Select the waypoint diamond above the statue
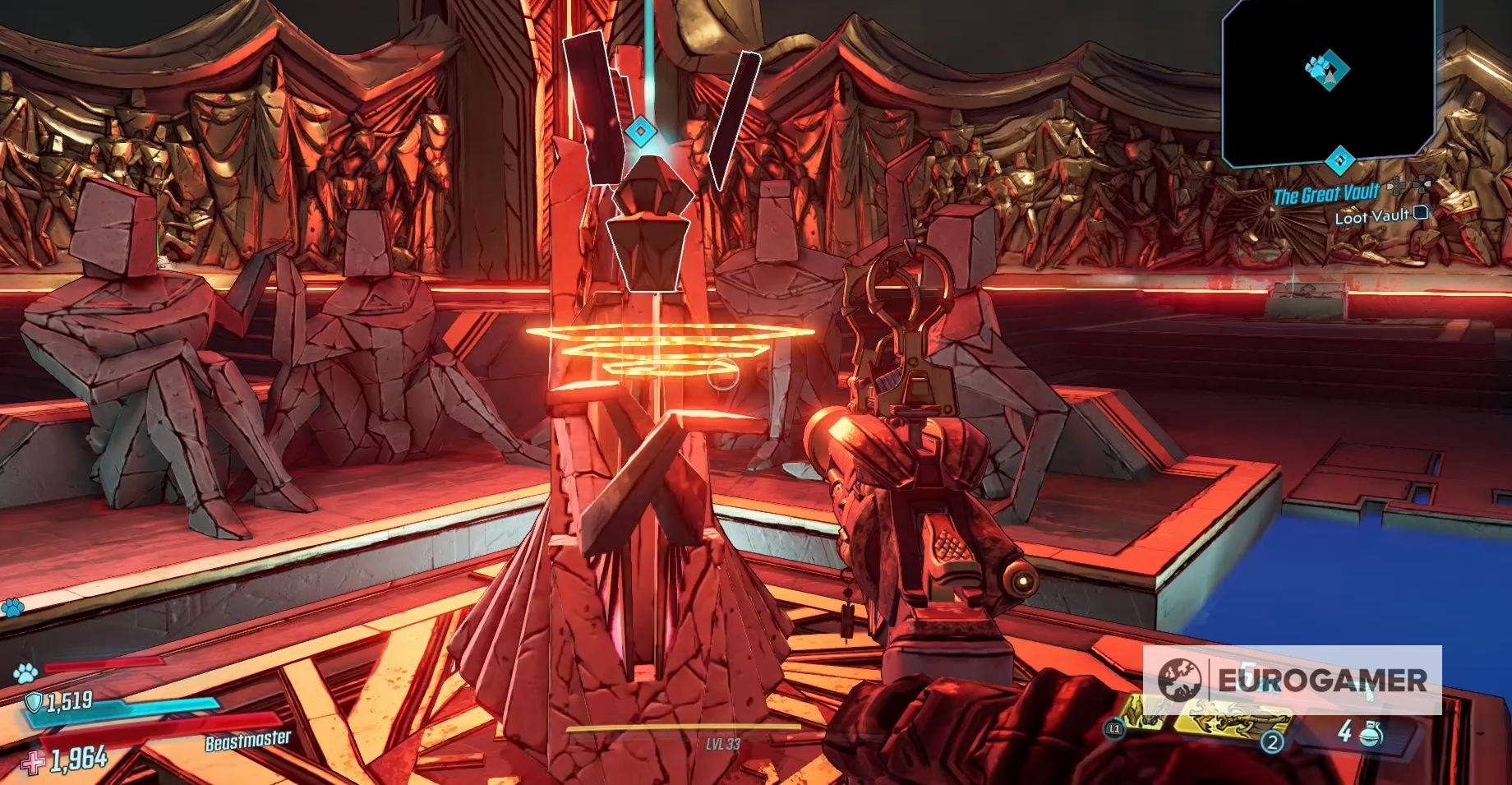 point(638,131)
